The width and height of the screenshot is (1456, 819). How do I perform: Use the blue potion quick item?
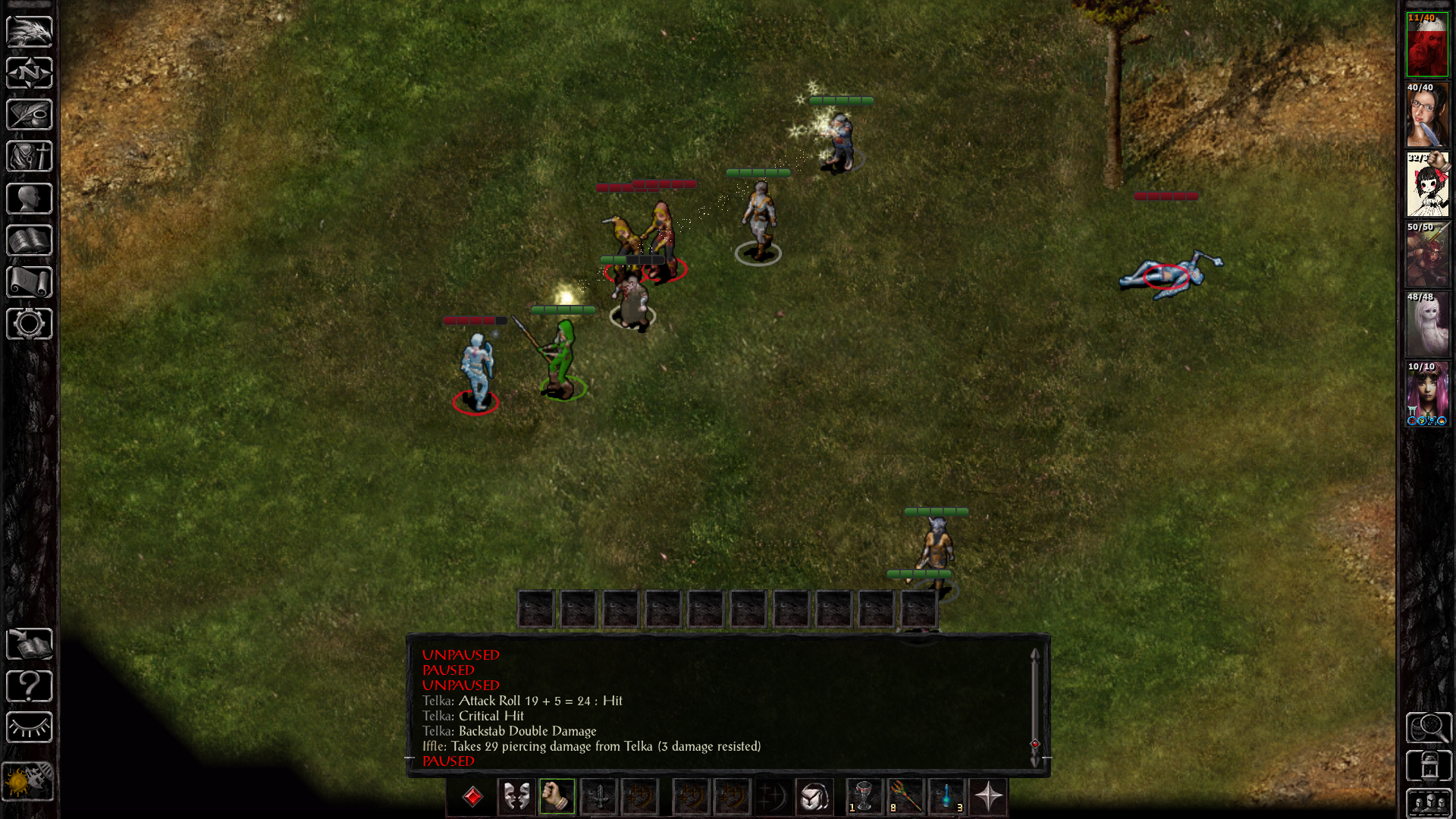[946, 796]
